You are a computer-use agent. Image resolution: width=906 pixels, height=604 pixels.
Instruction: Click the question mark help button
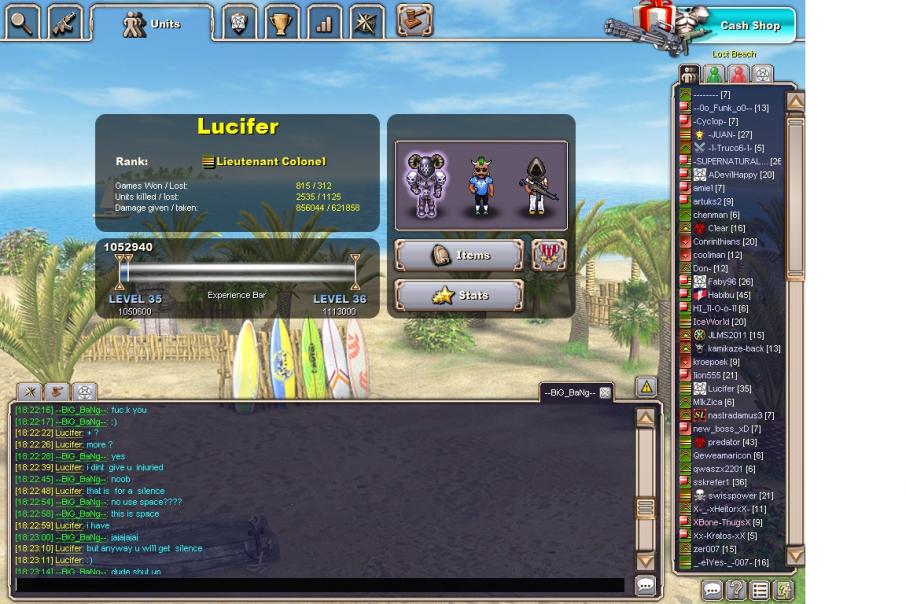coord(735,590)
